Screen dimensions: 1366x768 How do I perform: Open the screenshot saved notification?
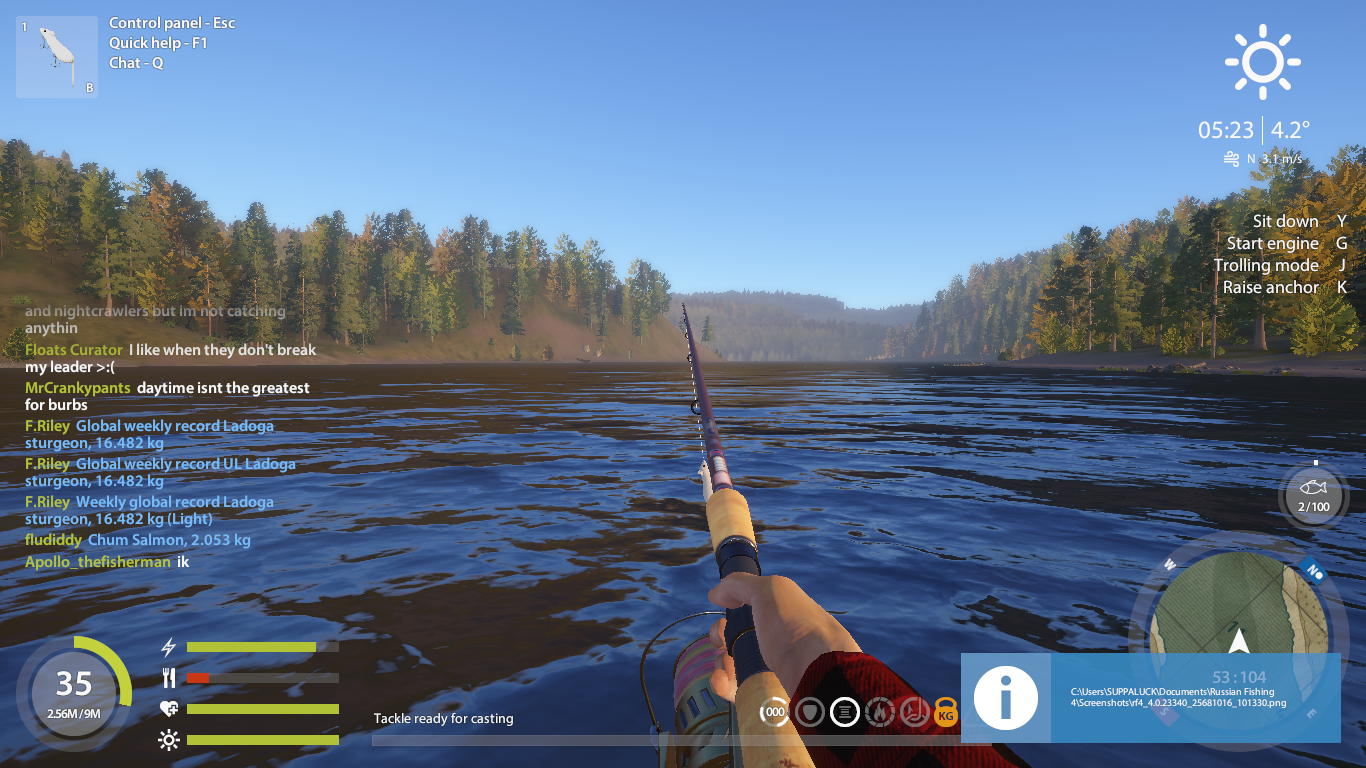1150,697
